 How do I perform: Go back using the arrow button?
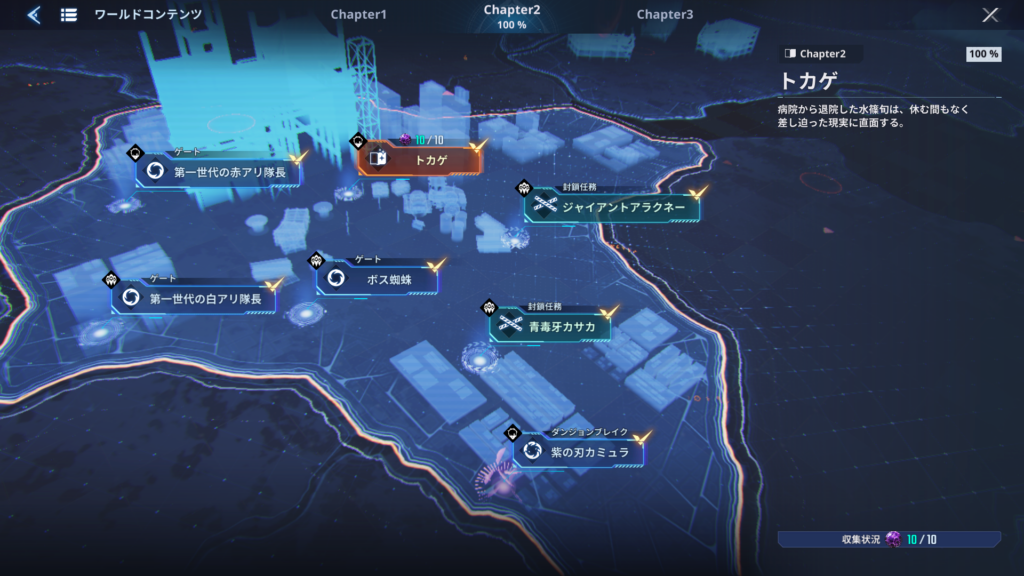tap(33, 15)
